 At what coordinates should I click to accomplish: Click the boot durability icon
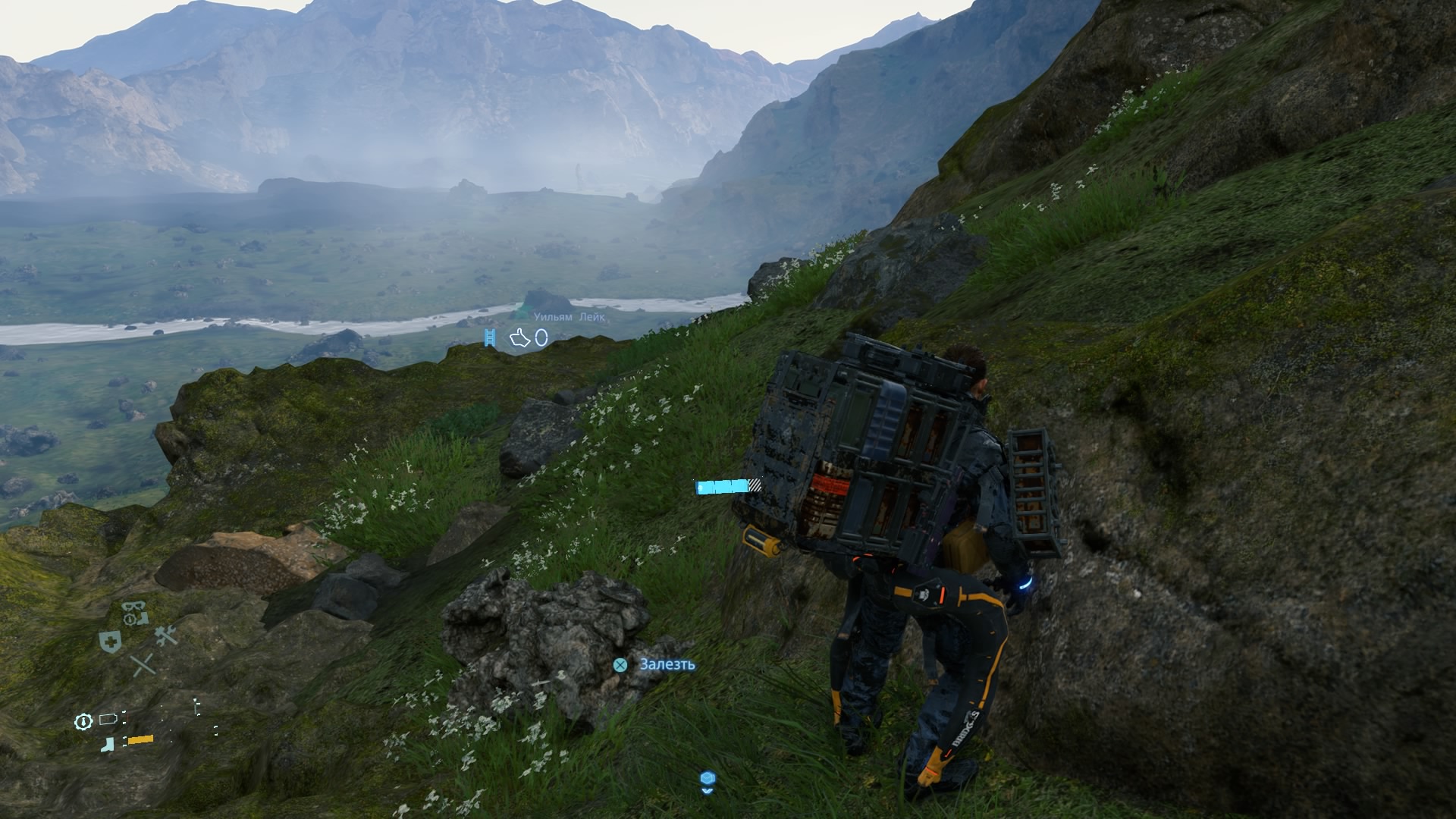[108, 743]
